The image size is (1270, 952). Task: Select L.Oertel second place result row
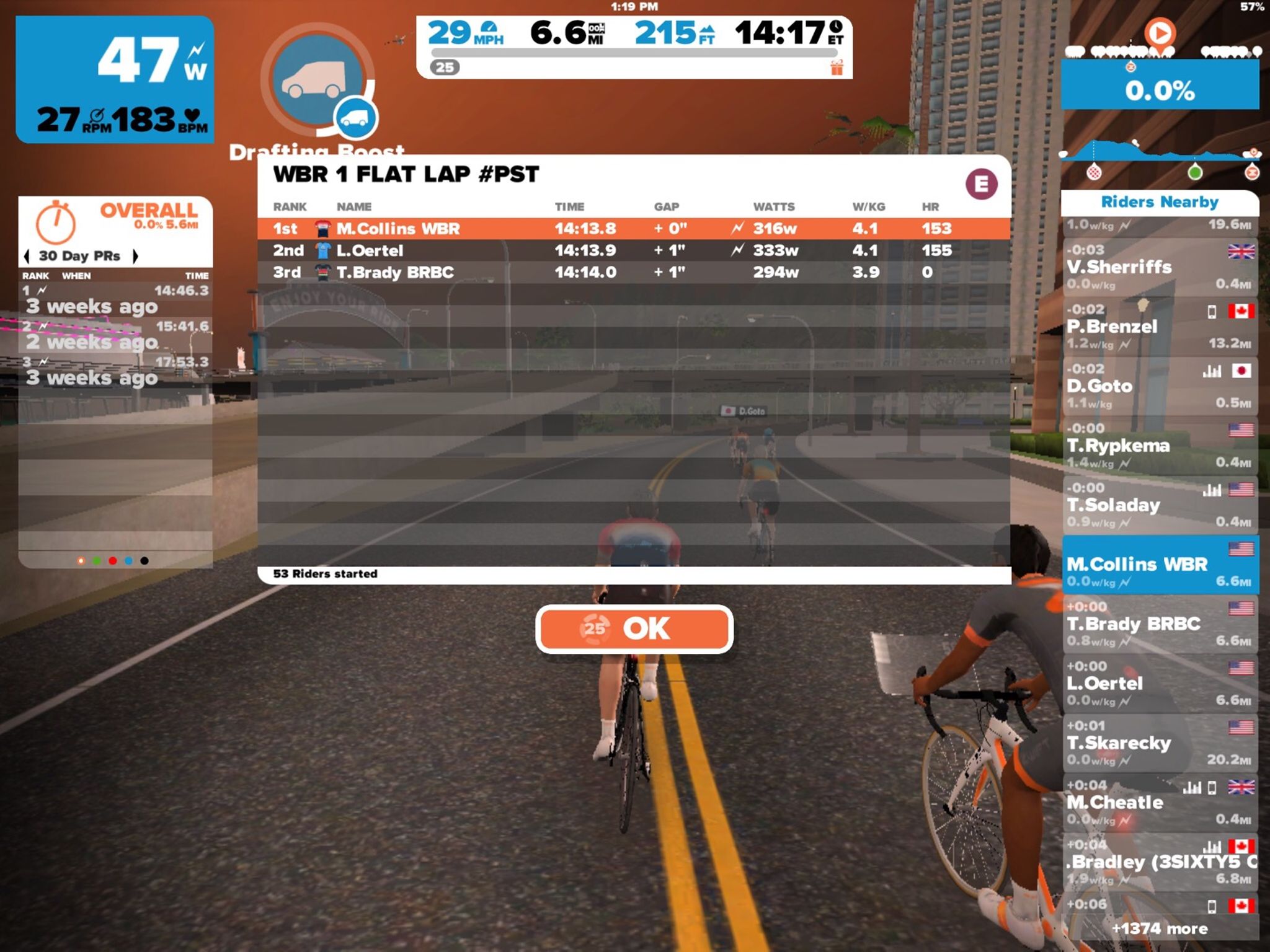[x=634, y=250]
